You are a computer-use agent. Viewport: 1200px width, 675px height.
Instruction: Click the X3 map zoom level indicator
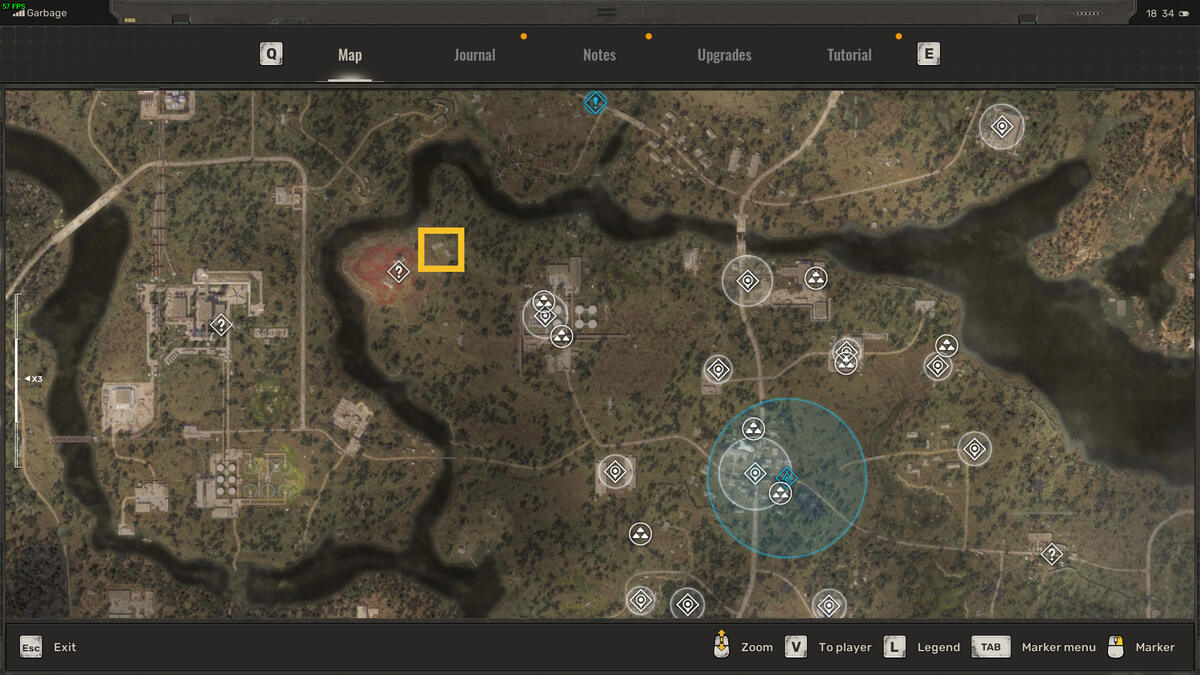click(33, 379)
